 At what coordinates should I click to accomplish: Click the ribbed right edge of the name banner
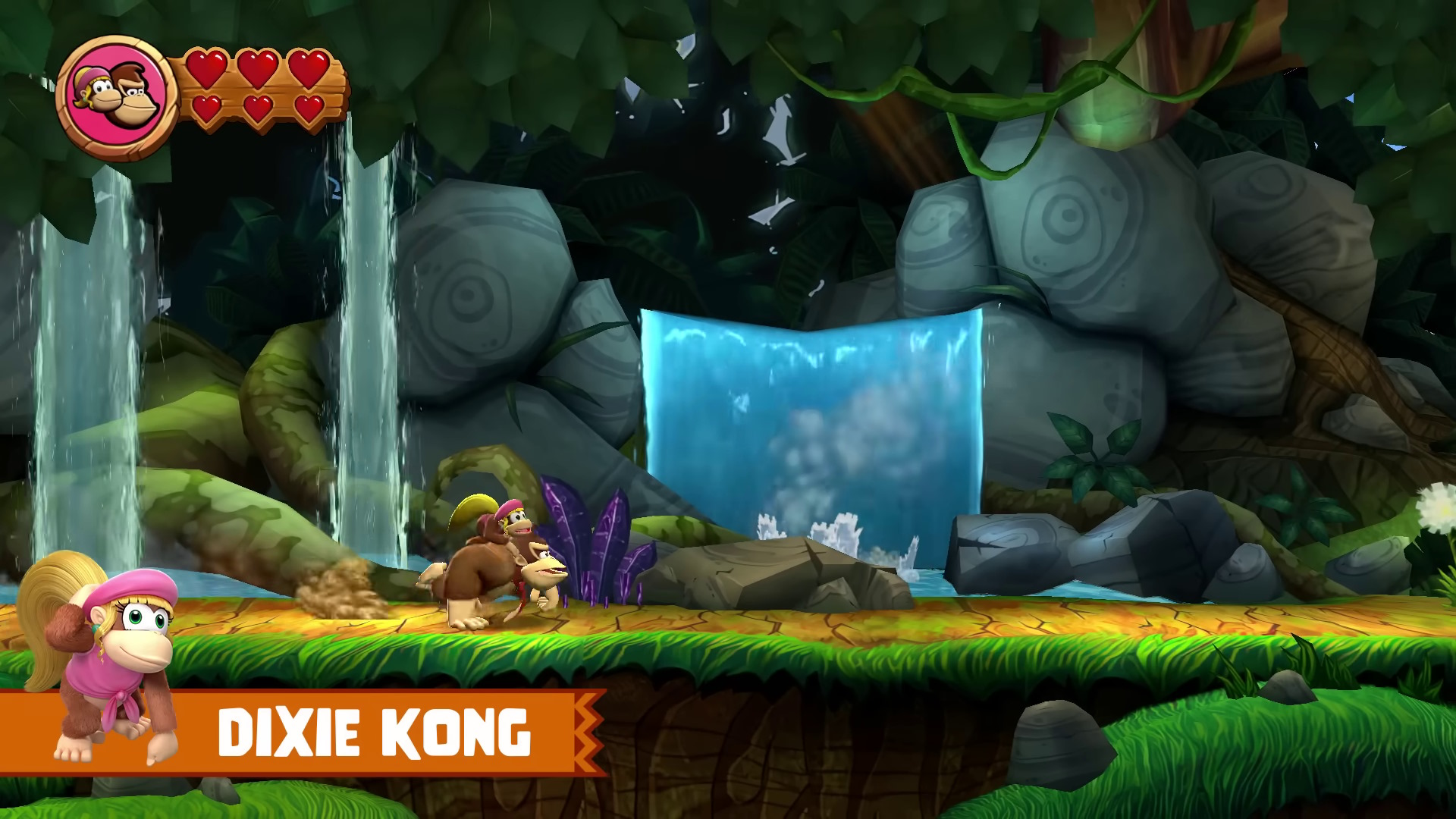point(588,732)
